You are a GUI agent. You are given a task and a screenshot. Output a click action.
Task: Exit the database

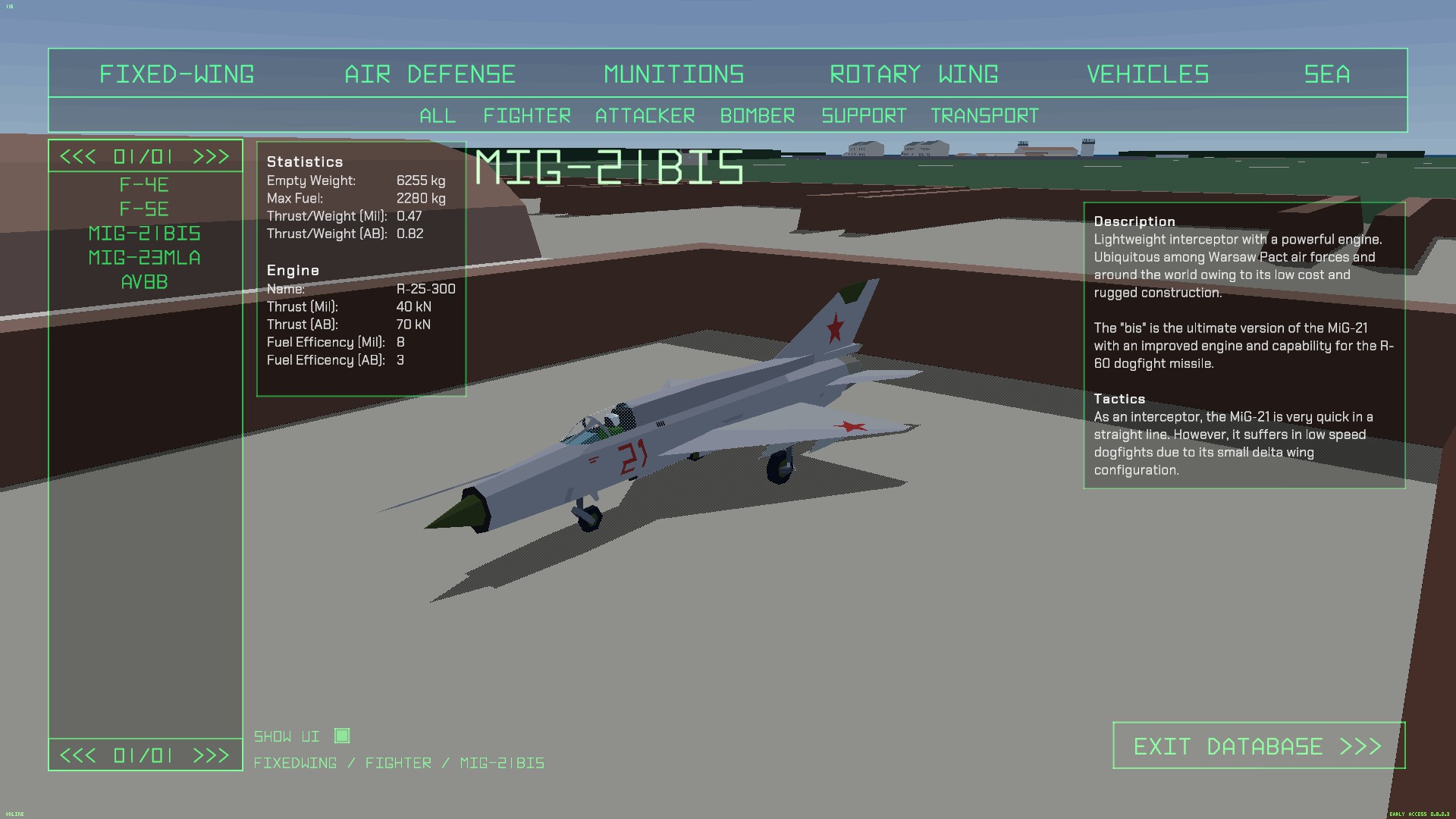1258,746
